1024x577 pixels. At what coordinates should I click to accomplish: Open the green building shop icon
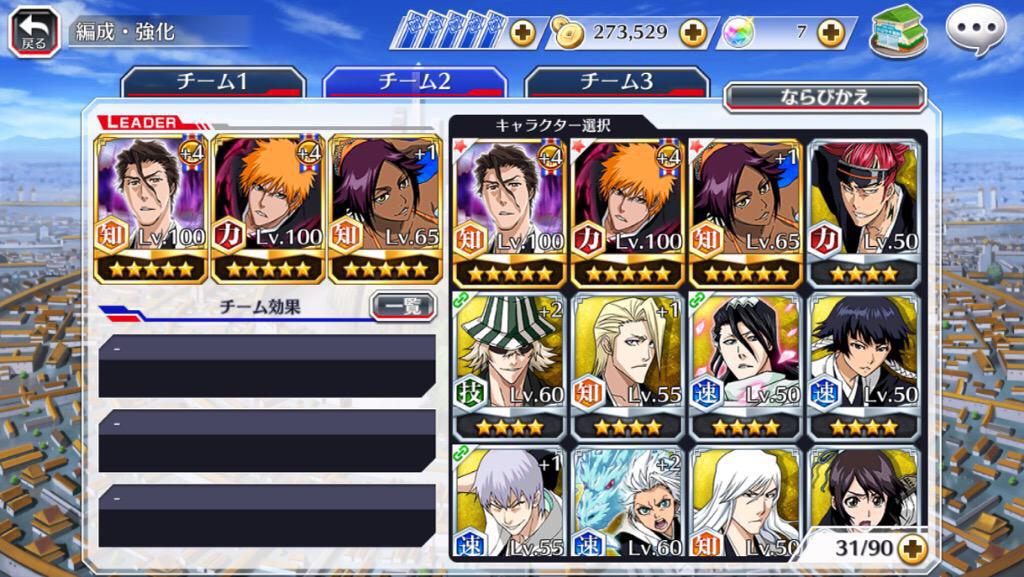[x=898, y=31]
